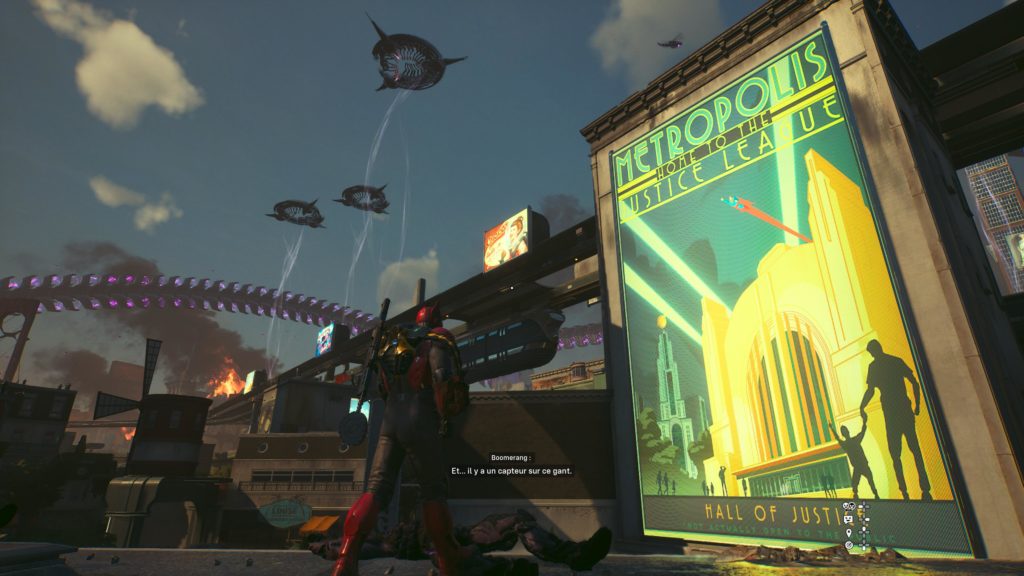Select the map pin waypoint icon

[x=849, y=533]
